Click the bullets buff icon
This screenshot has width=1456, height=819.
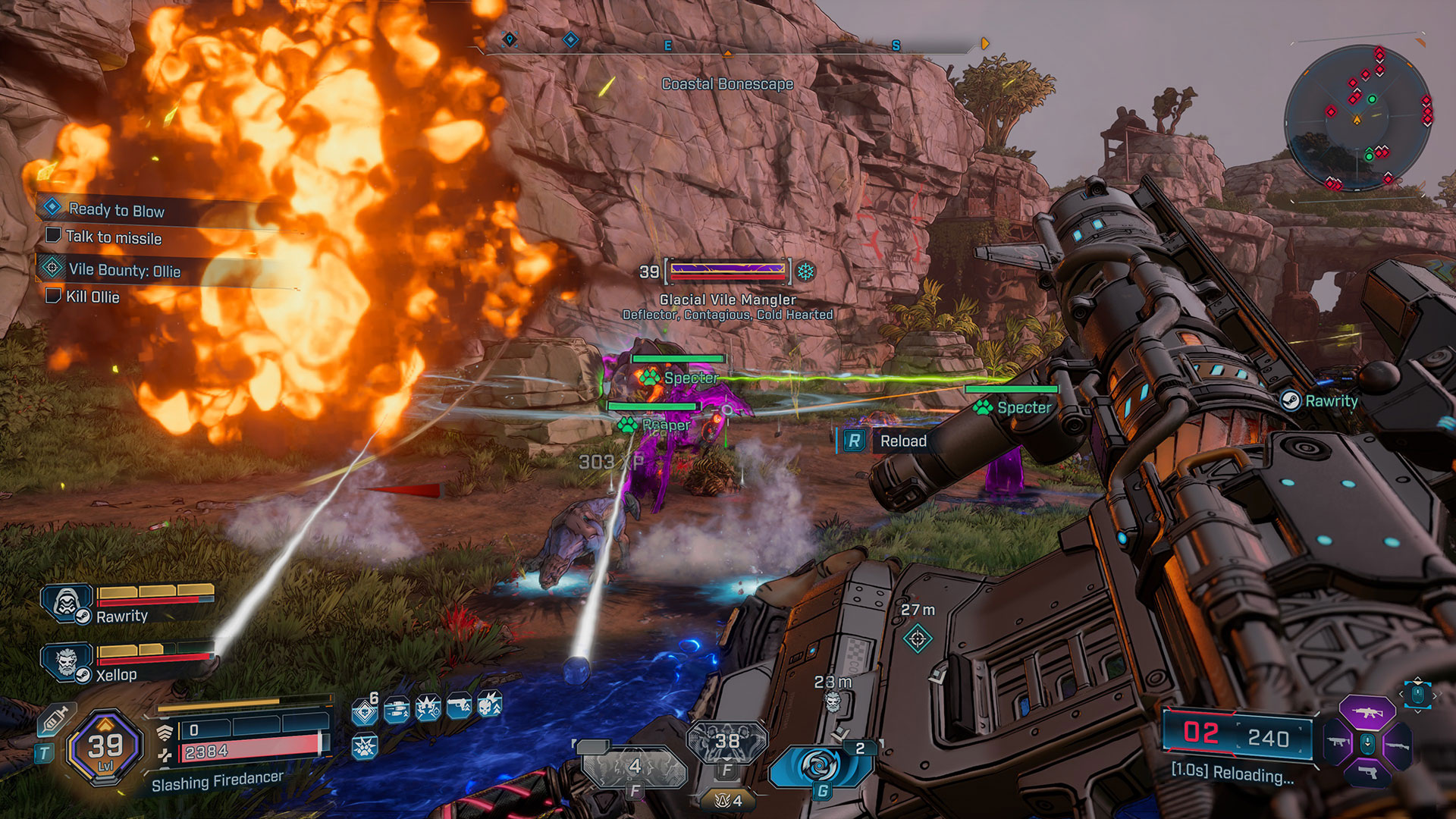point(397,710)
